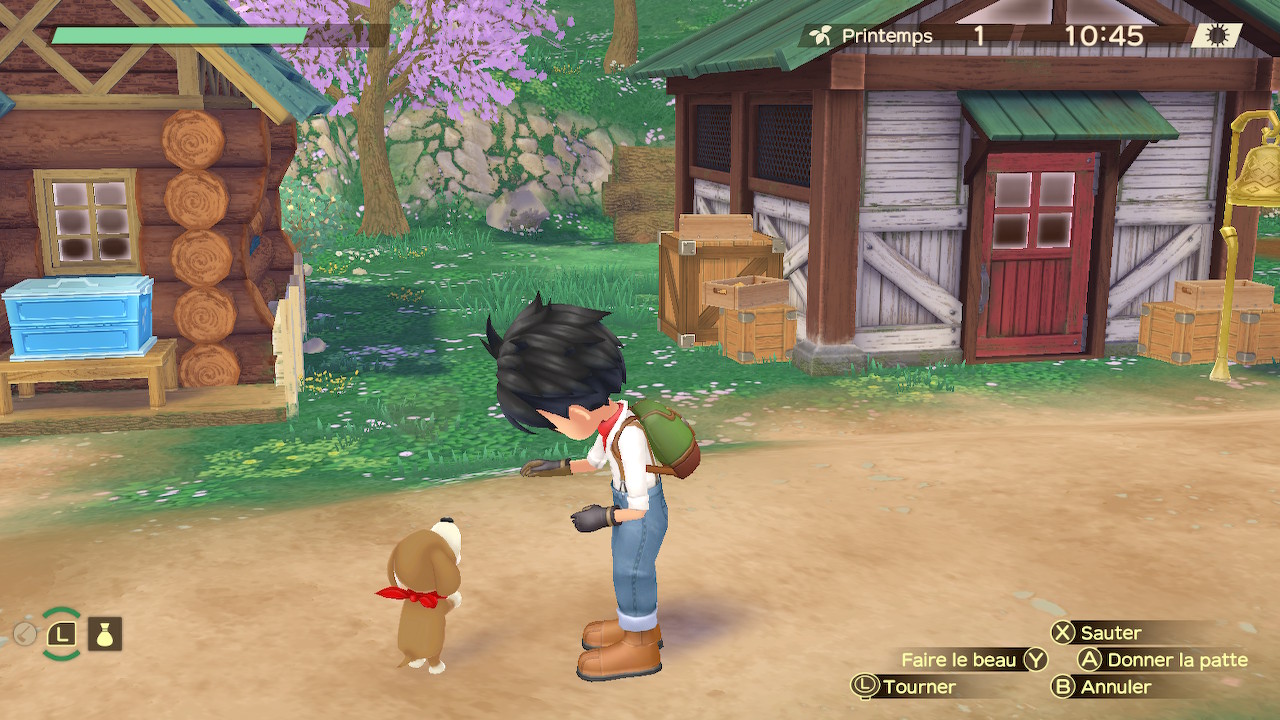Select the "Sauter" dog command

tap(1097, 633)
